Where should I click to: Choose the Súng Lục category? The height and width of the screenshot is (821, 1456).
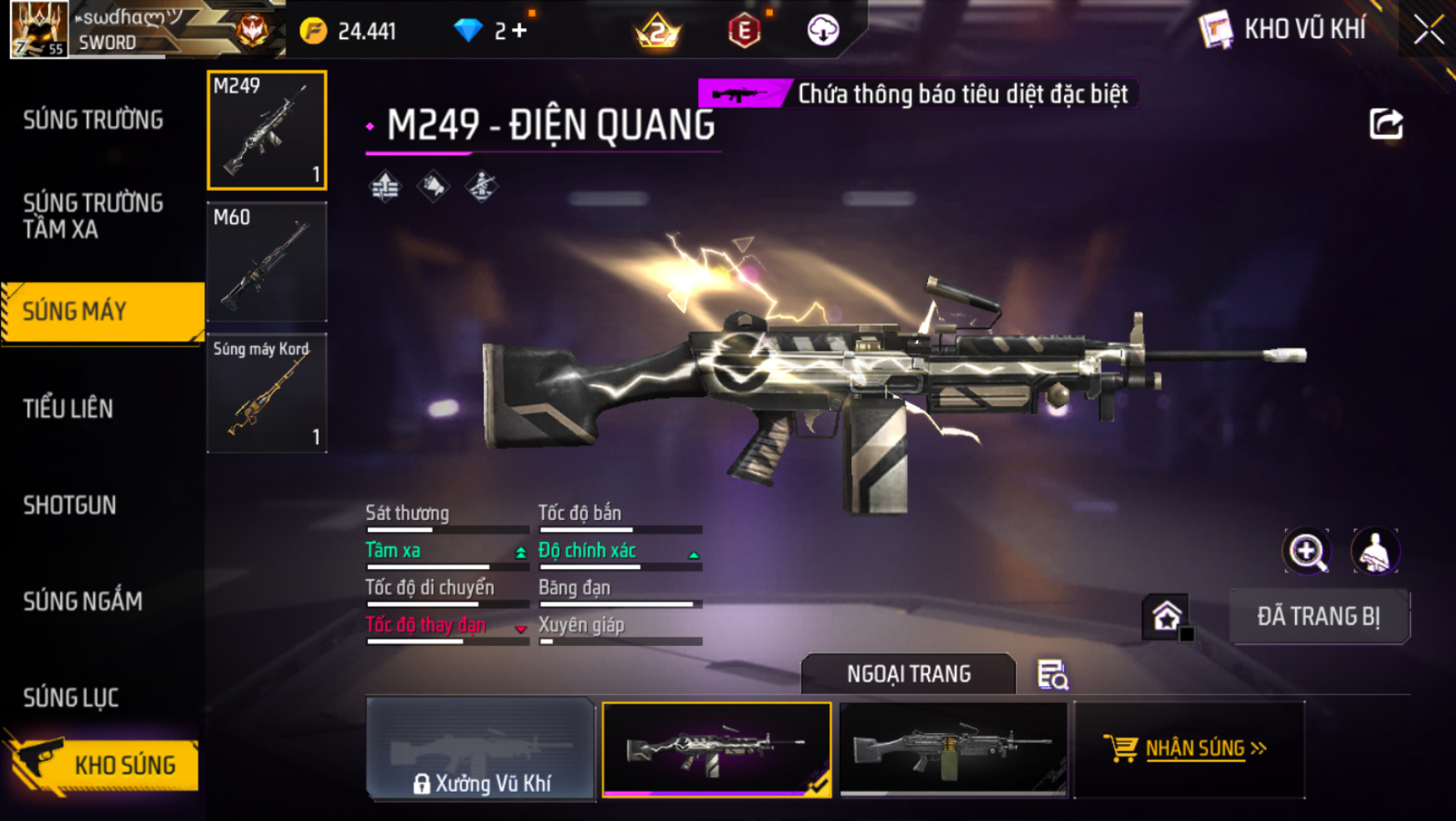71,698
